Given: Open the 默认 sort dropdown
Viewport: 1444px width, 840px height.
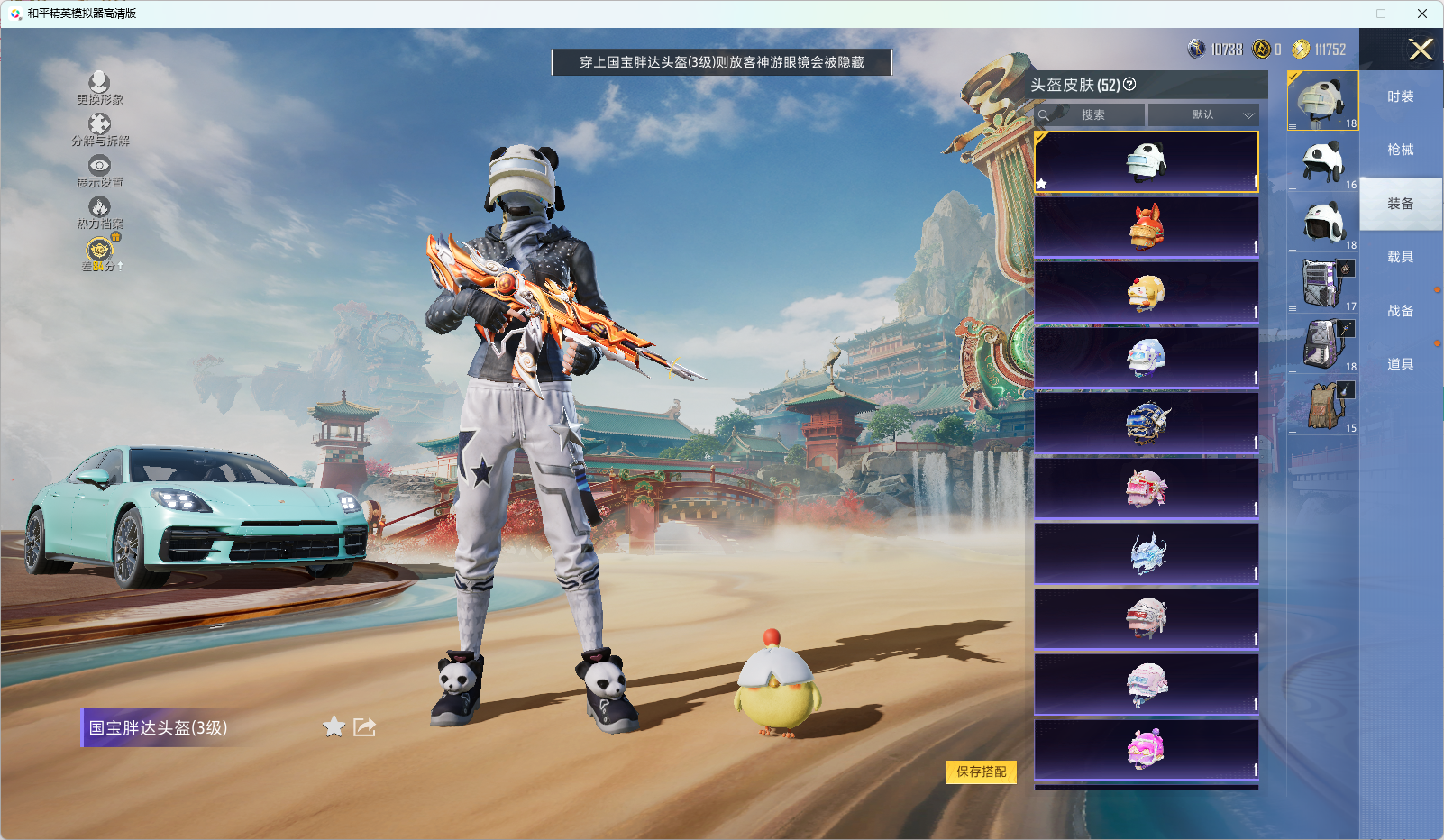Looking at the screenshot, I should (x=1202, y=115).
